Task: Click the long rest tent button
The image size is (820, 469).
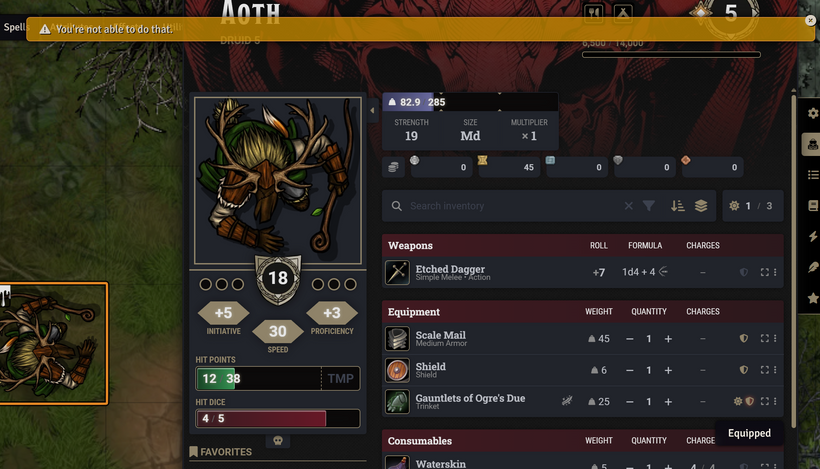Action: [x=622, y=12]
